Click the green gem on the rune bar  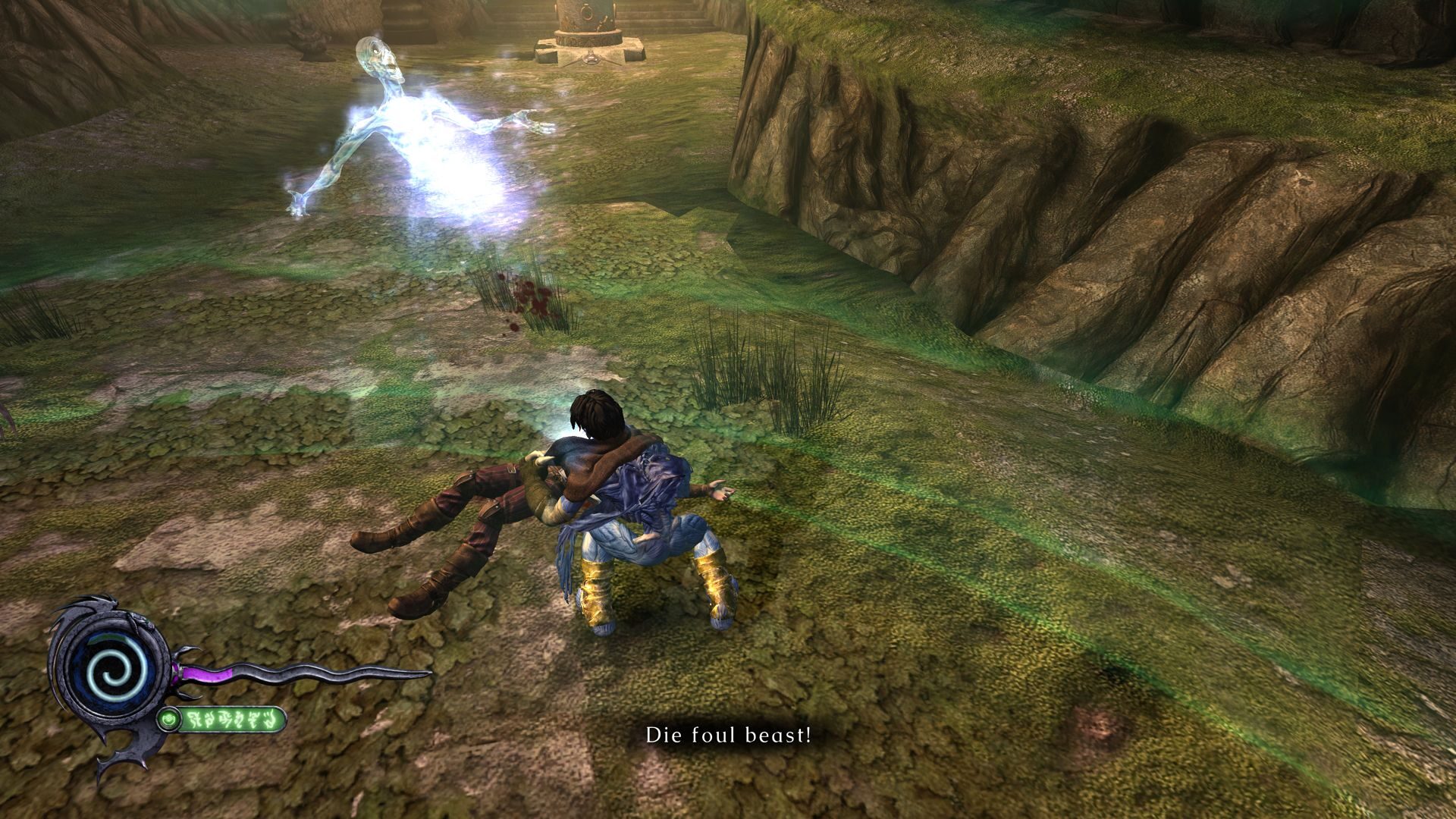point(169,718)
